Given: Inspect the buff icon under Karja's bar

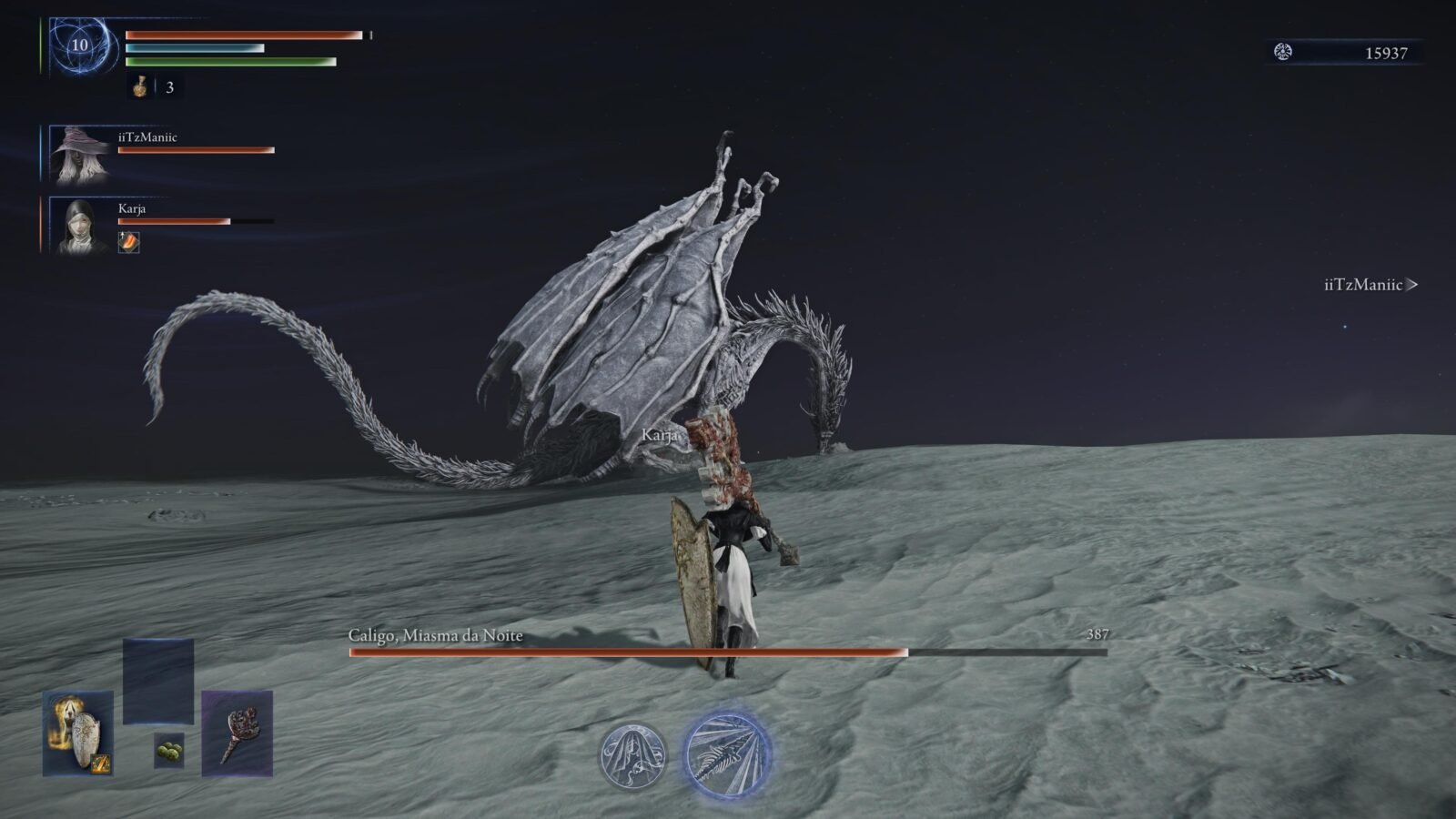Looking at the screenshot, I should pyautogui.click(x=129, y=242).
